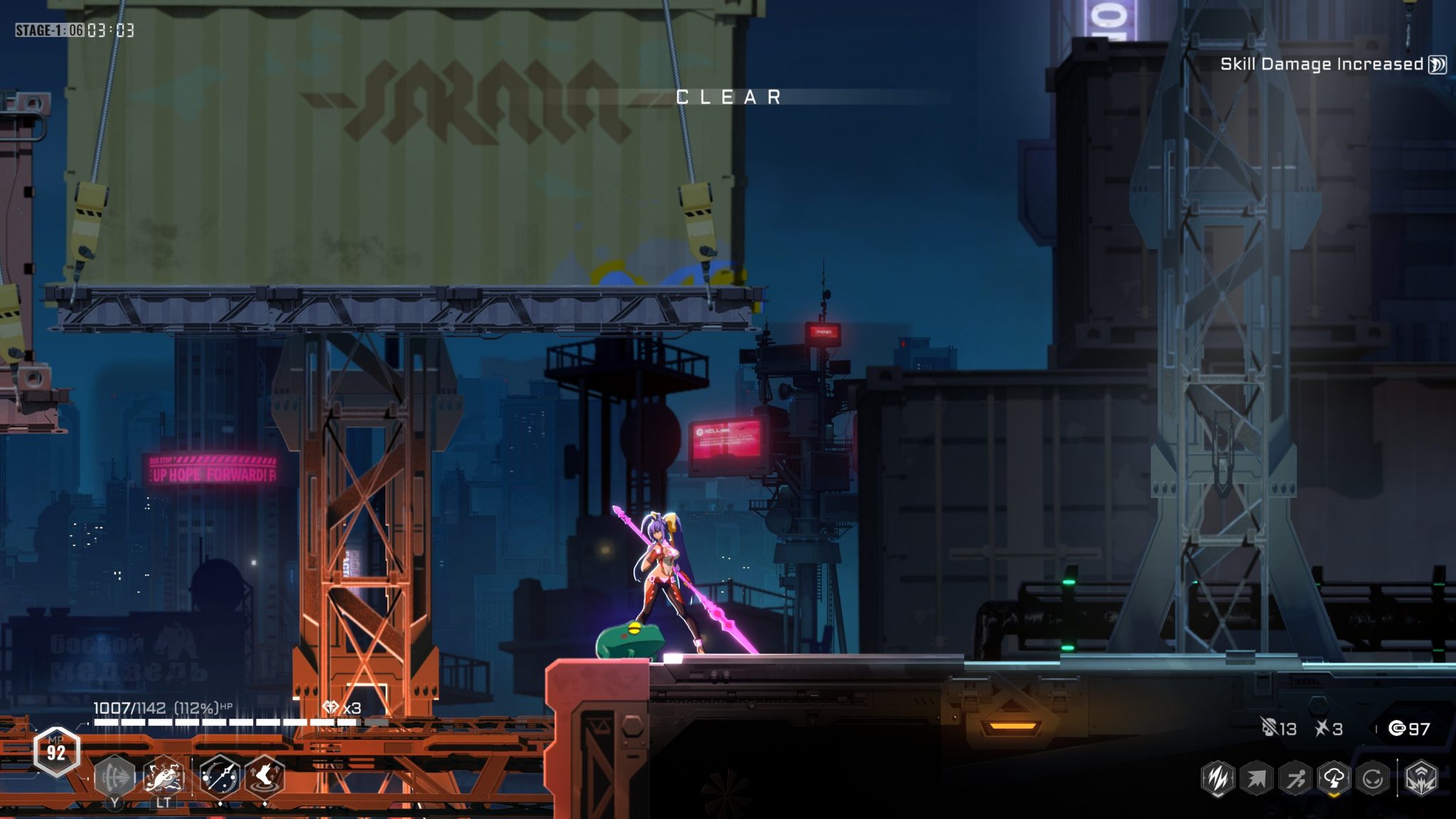
Task: Click the Skill Damage Increased buff icon
Action: (1438, 65)
